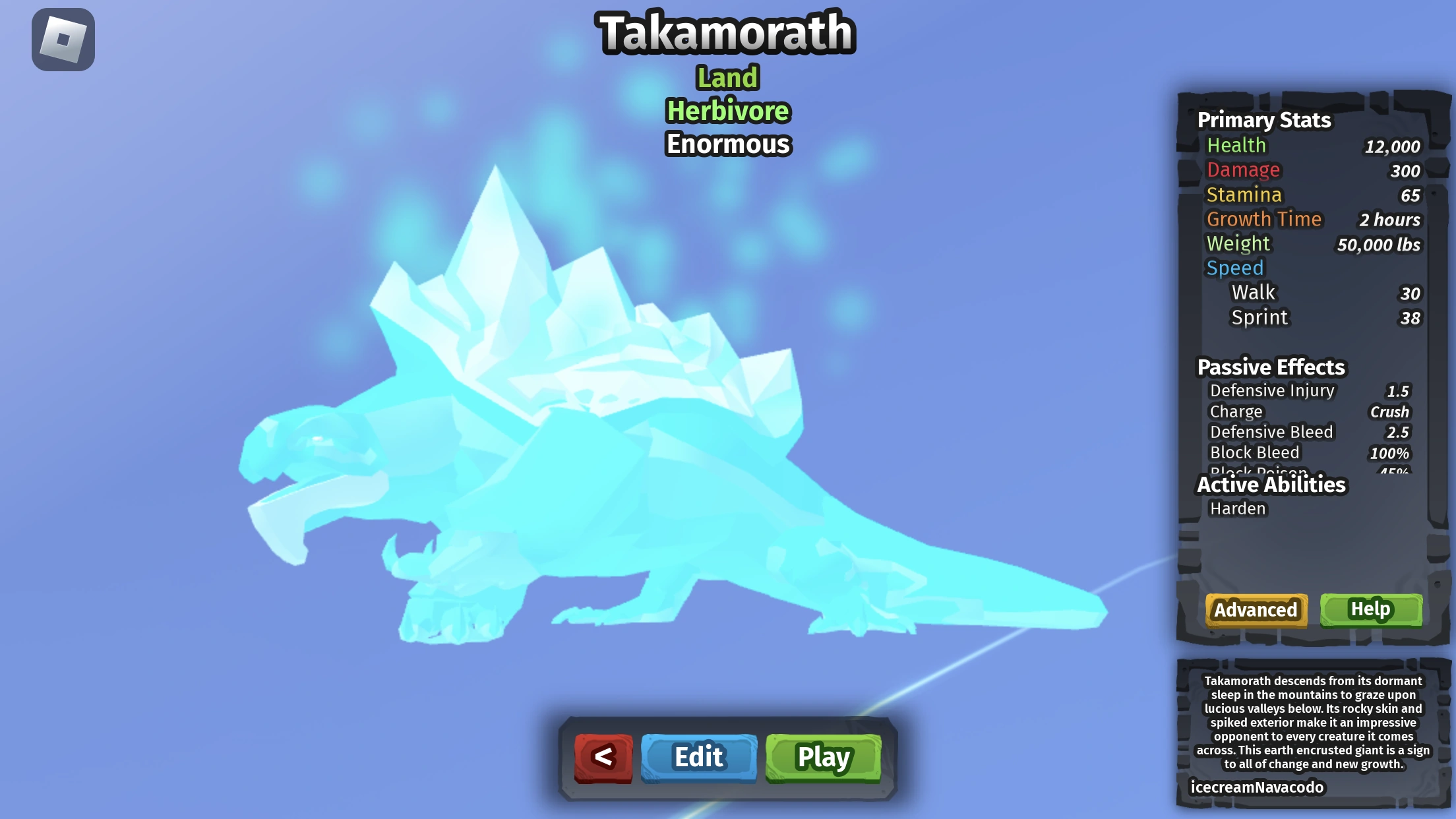Expand the Passive Effects section
Screen dimensions: 1456x819
pyautogui.click(x=1271, y=367)
